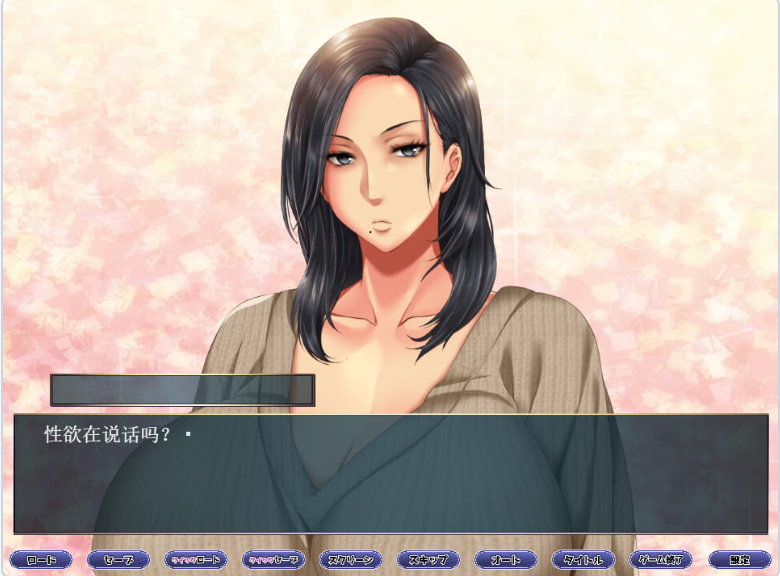Image resolution: width=780 pixels, height=576 pixels.
Task: Return to title with タイトル button
Action: [583, 560]
